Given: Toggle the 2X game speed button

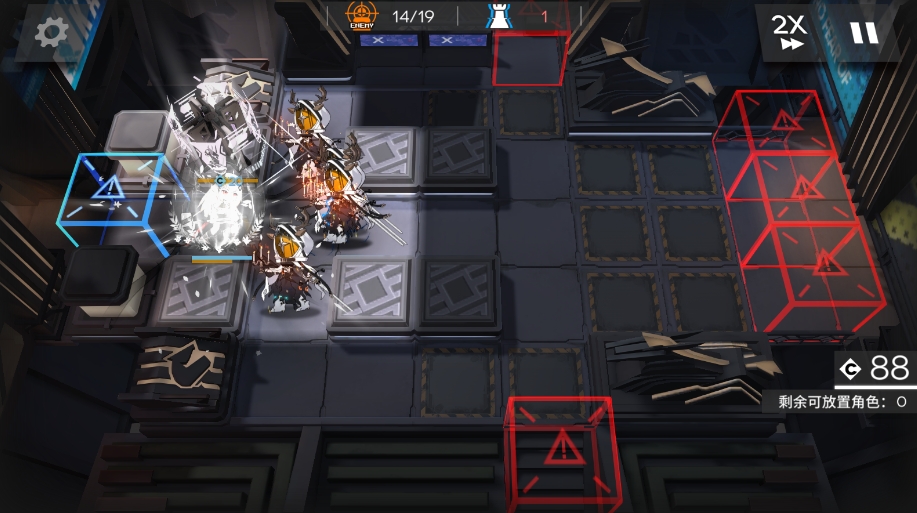Looking at the screenshot, I should [x=788, y=32].
